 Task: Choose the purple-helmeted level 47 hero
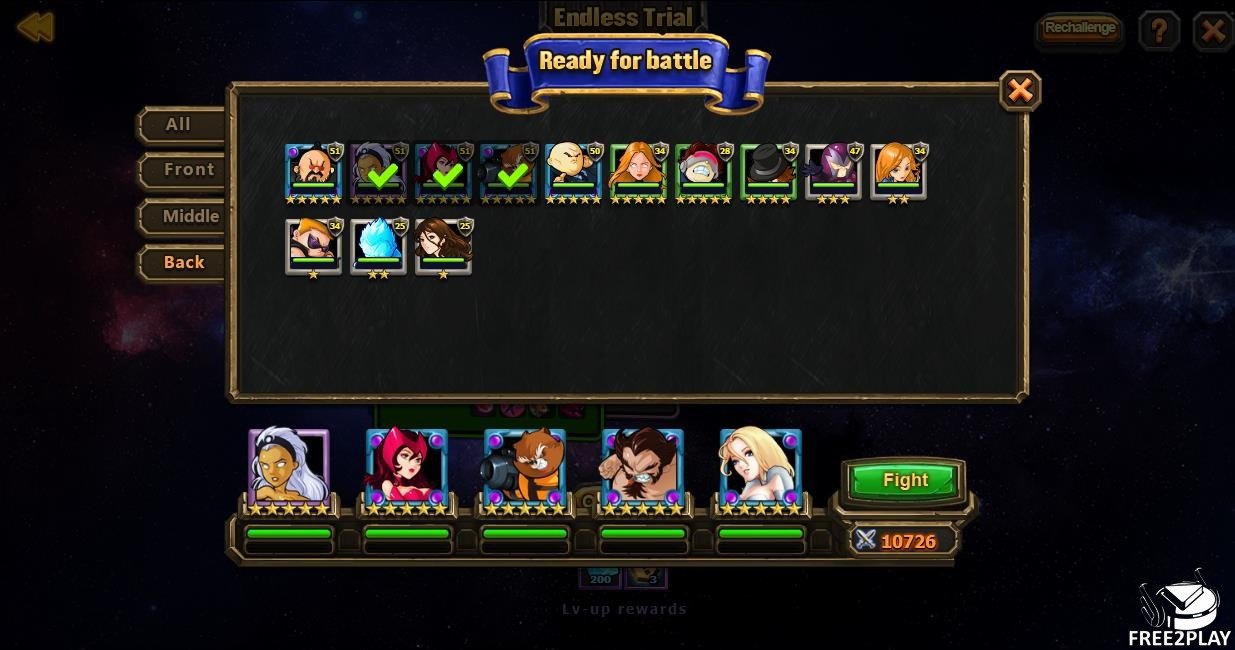833,171
